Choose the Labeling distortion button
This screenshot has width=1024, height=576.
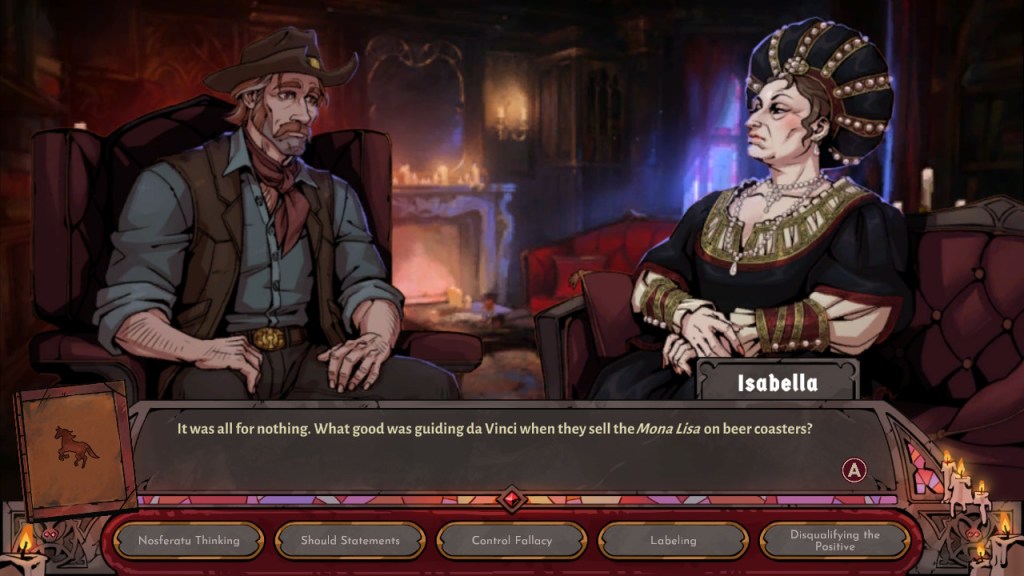(x=673, y=541)
